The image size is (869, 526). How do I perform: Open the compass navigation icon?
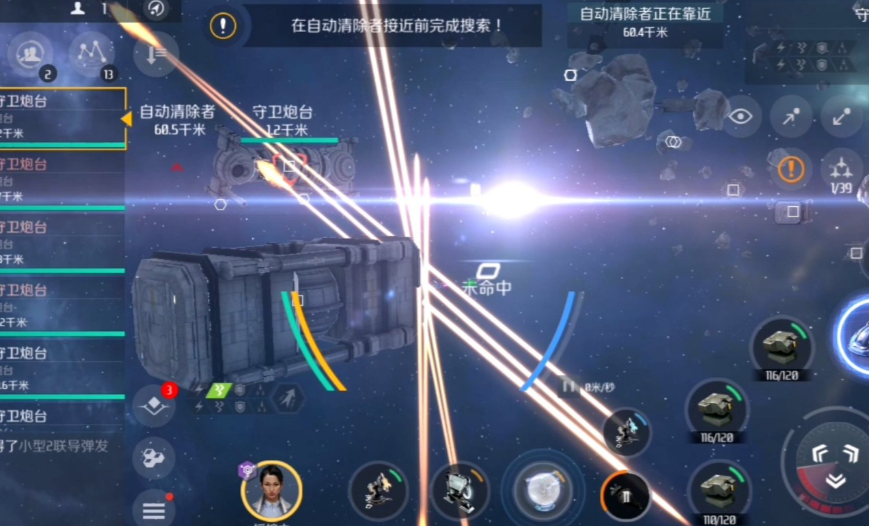(156, 10)
